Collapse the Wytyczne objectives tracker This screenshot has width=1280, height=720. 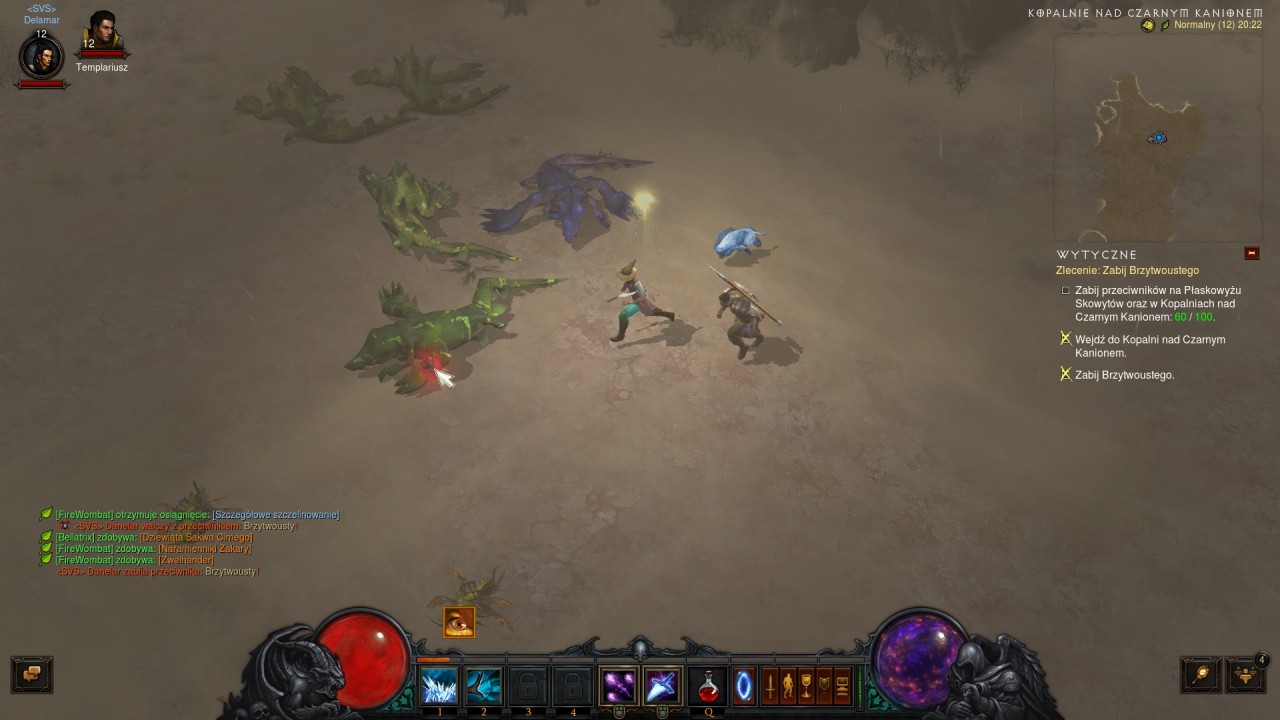pos(1251,254)
